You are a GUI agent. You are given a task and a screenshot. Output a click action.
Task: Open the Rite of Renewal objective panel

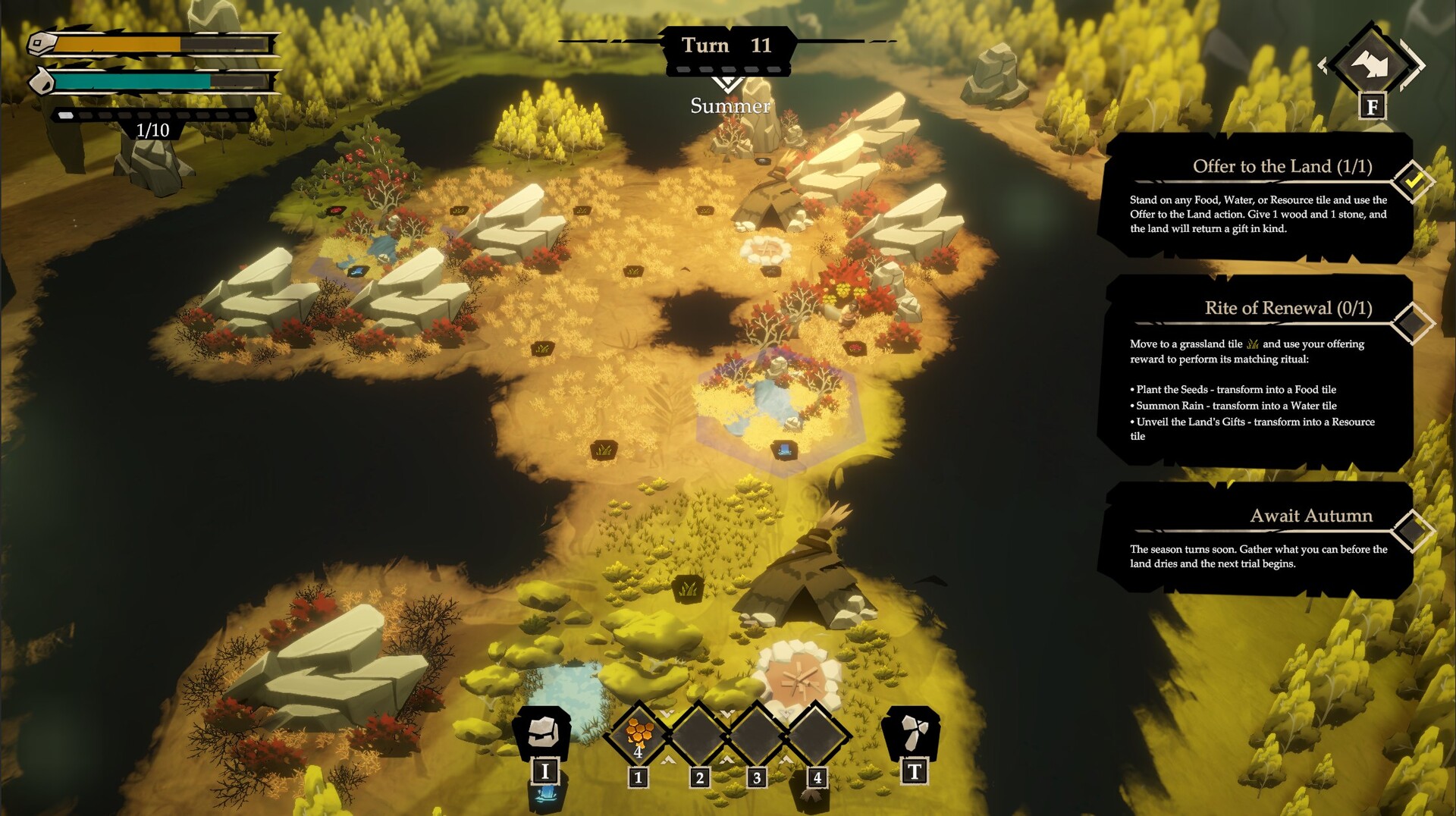(1259, 372)
